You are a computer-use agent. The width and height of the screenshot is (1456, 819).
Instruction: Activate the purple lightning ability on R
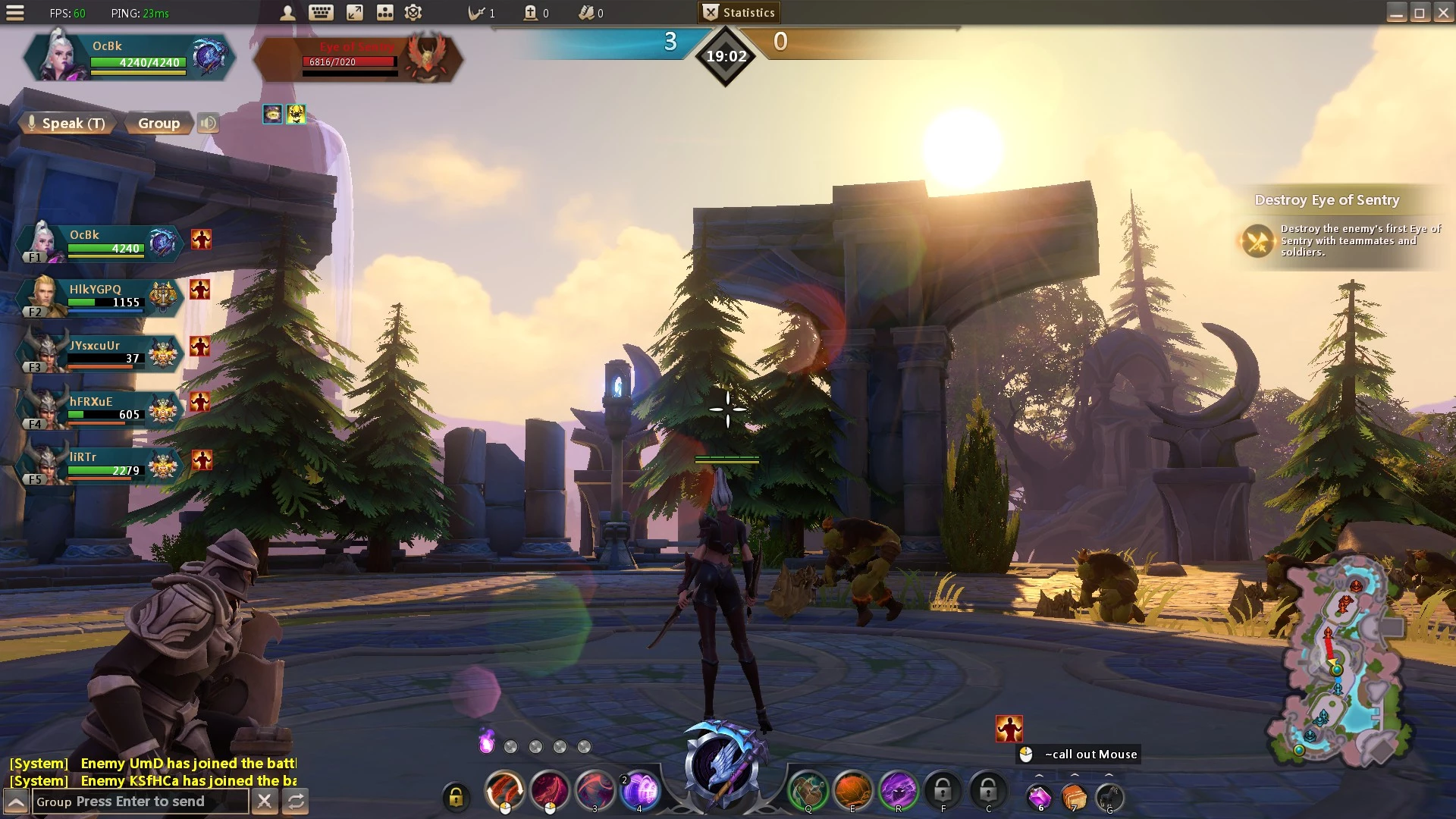pos(898,791)
